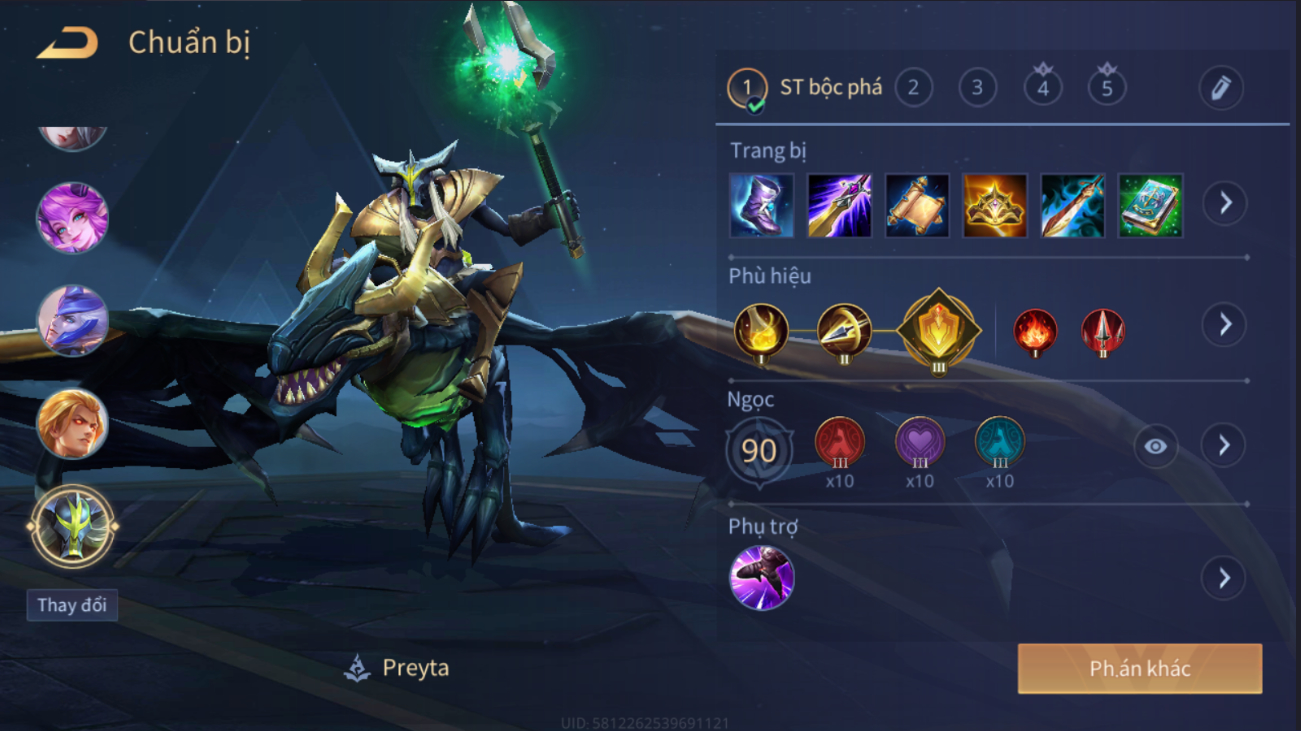The height and width of the screenshot is (731, 1301).
Task: Click the Thay đổi change hero button
Action: [72, 605]
